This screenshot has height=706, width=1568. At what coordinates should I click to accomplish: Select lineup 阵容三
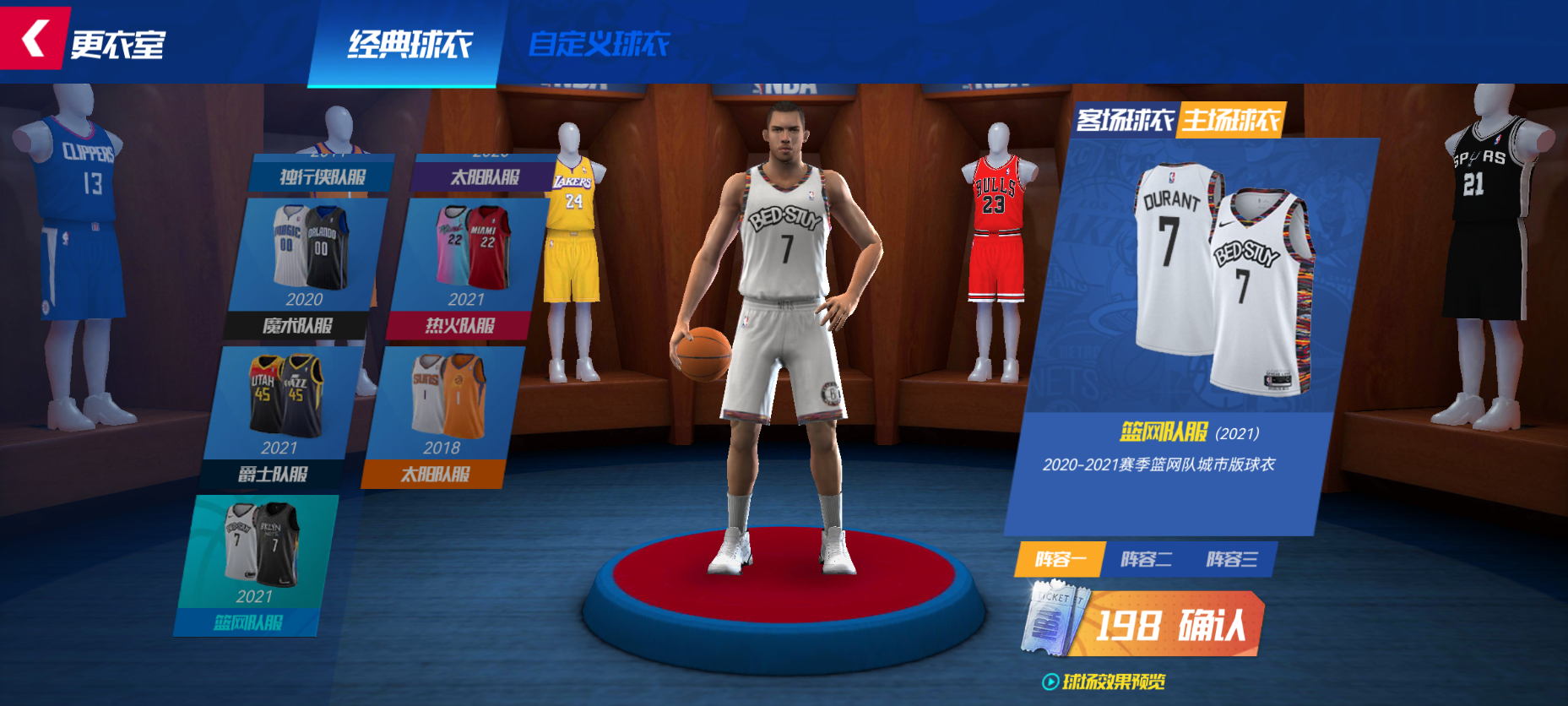click(1232, 559)
